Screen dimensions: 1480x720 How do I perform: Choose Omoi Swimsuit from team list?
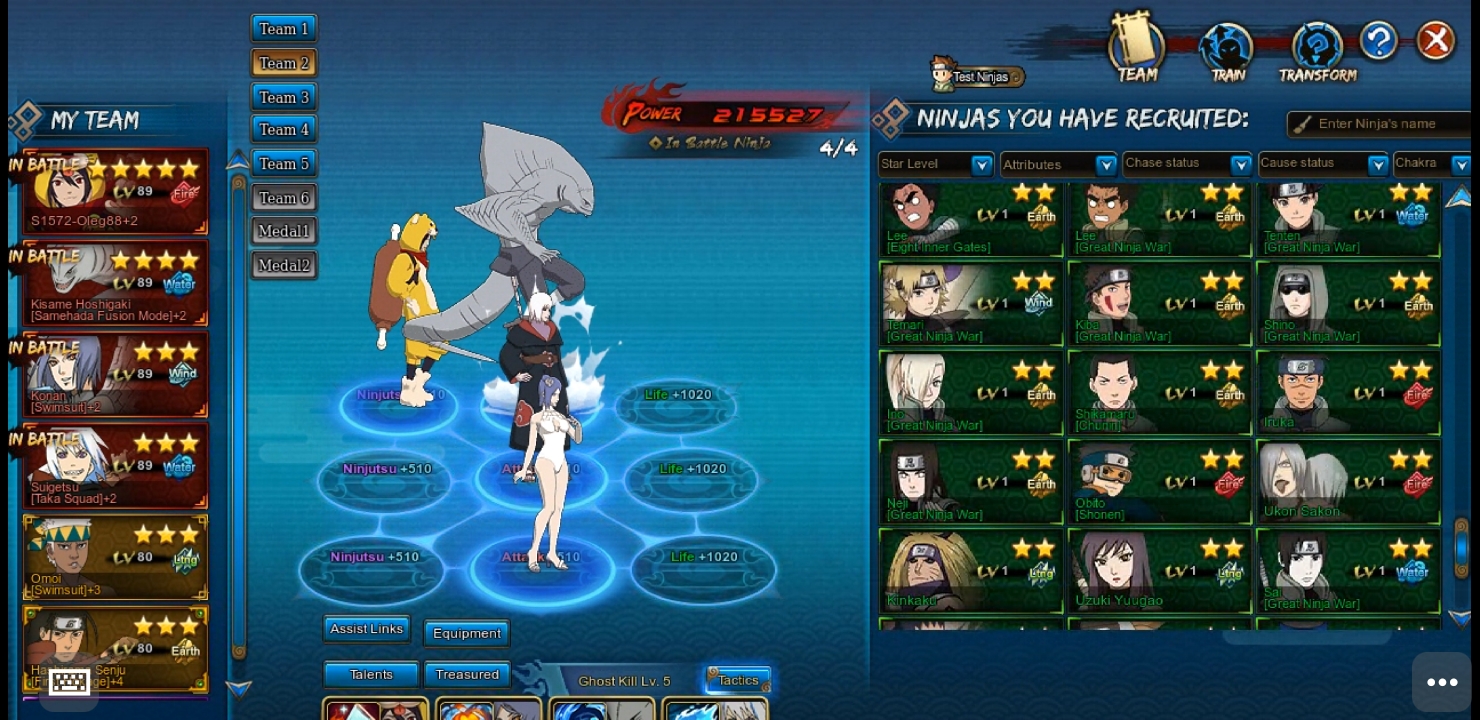[x=115, y=558]
